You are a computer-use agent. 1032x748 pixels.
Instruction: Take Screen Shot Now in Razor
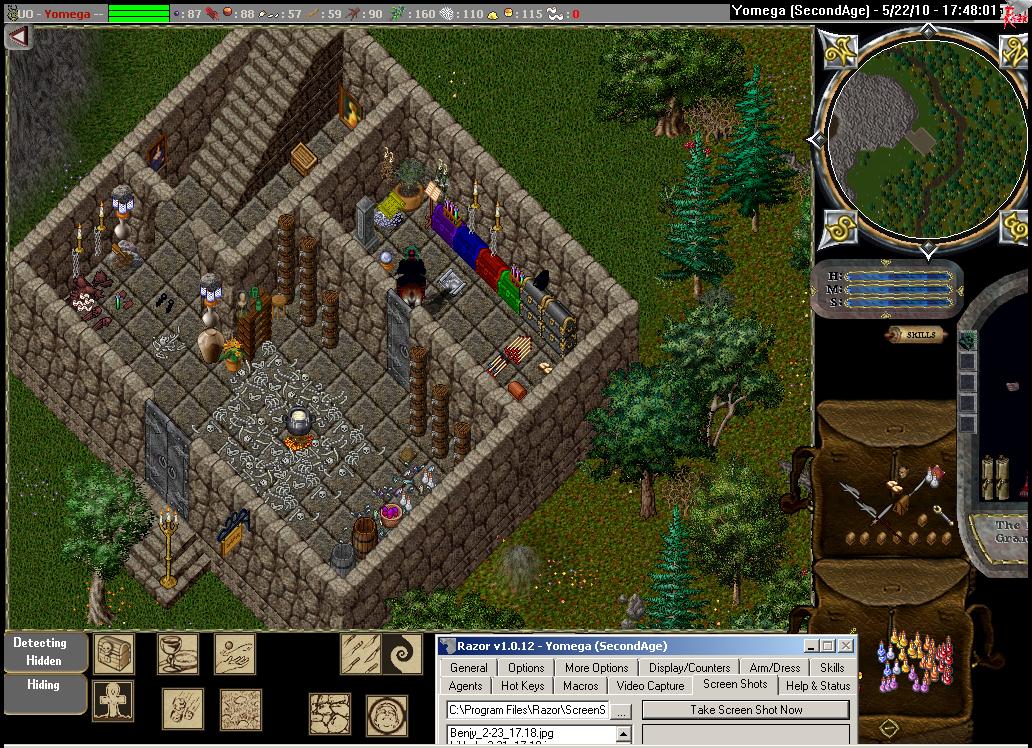[x=745, y=710]
